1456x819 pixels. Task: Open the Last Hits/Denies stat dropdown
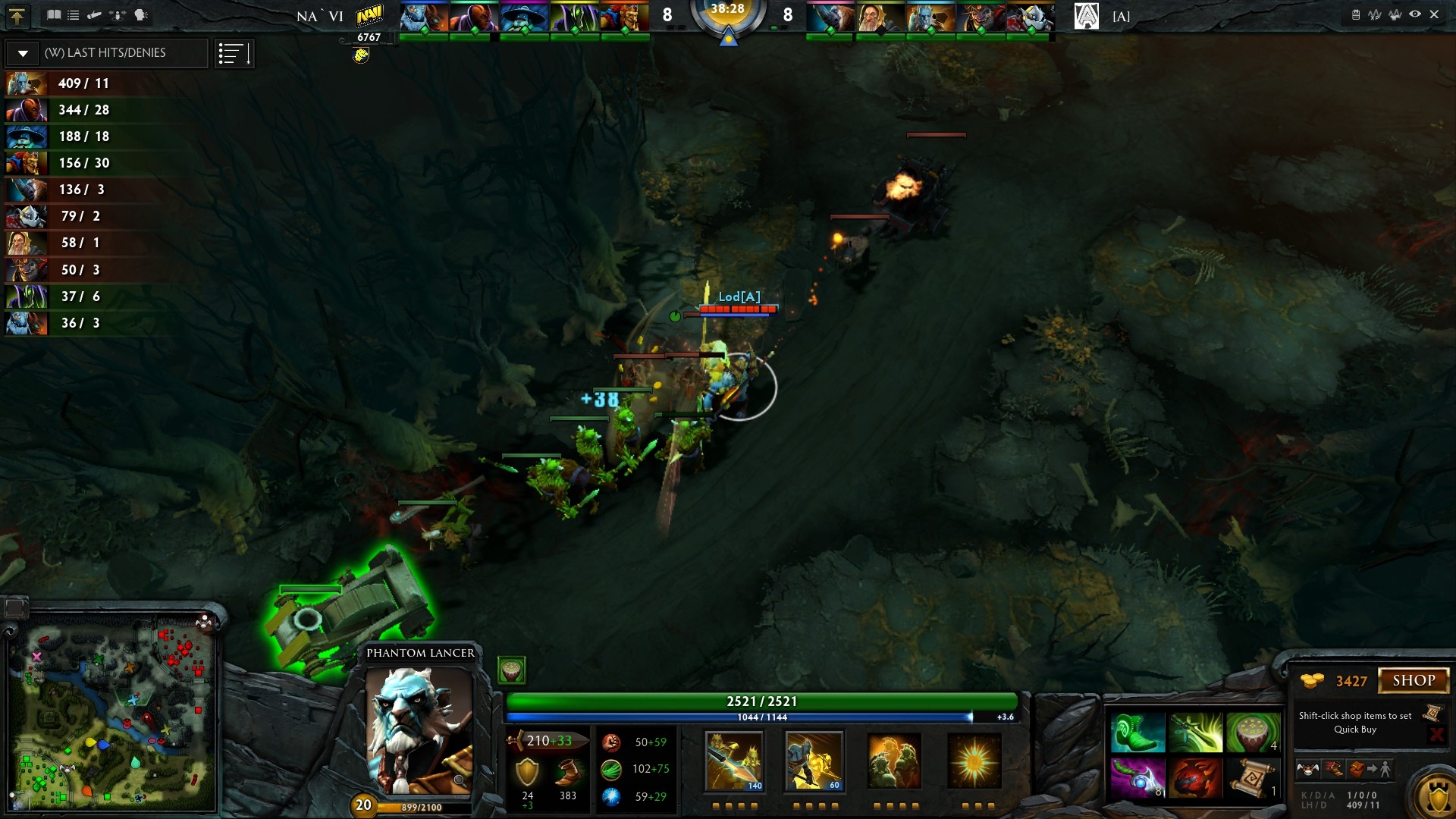coord(24,53)
